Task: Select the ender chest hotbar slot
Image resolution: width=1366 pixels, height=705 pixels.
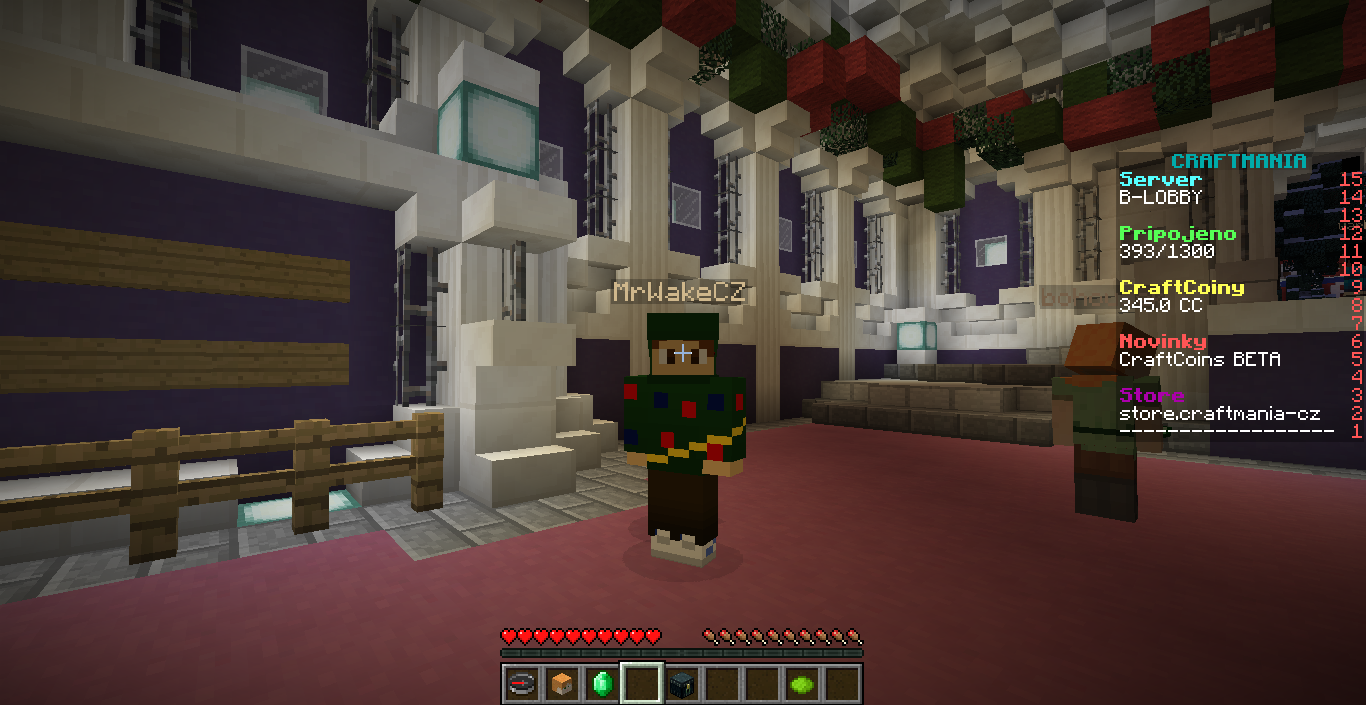Action: (682, 684)
